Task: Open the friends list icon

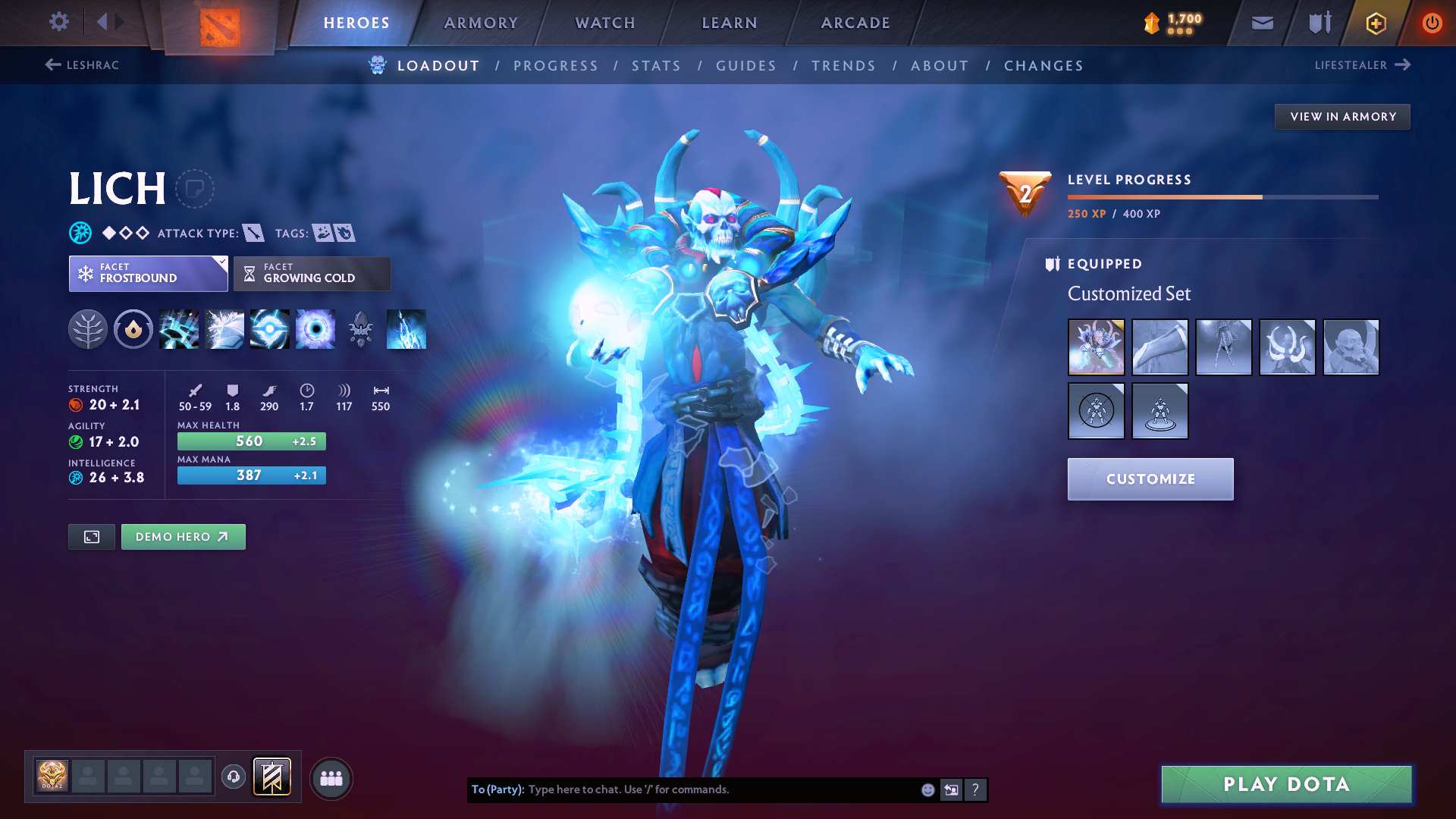Action: 331,778
